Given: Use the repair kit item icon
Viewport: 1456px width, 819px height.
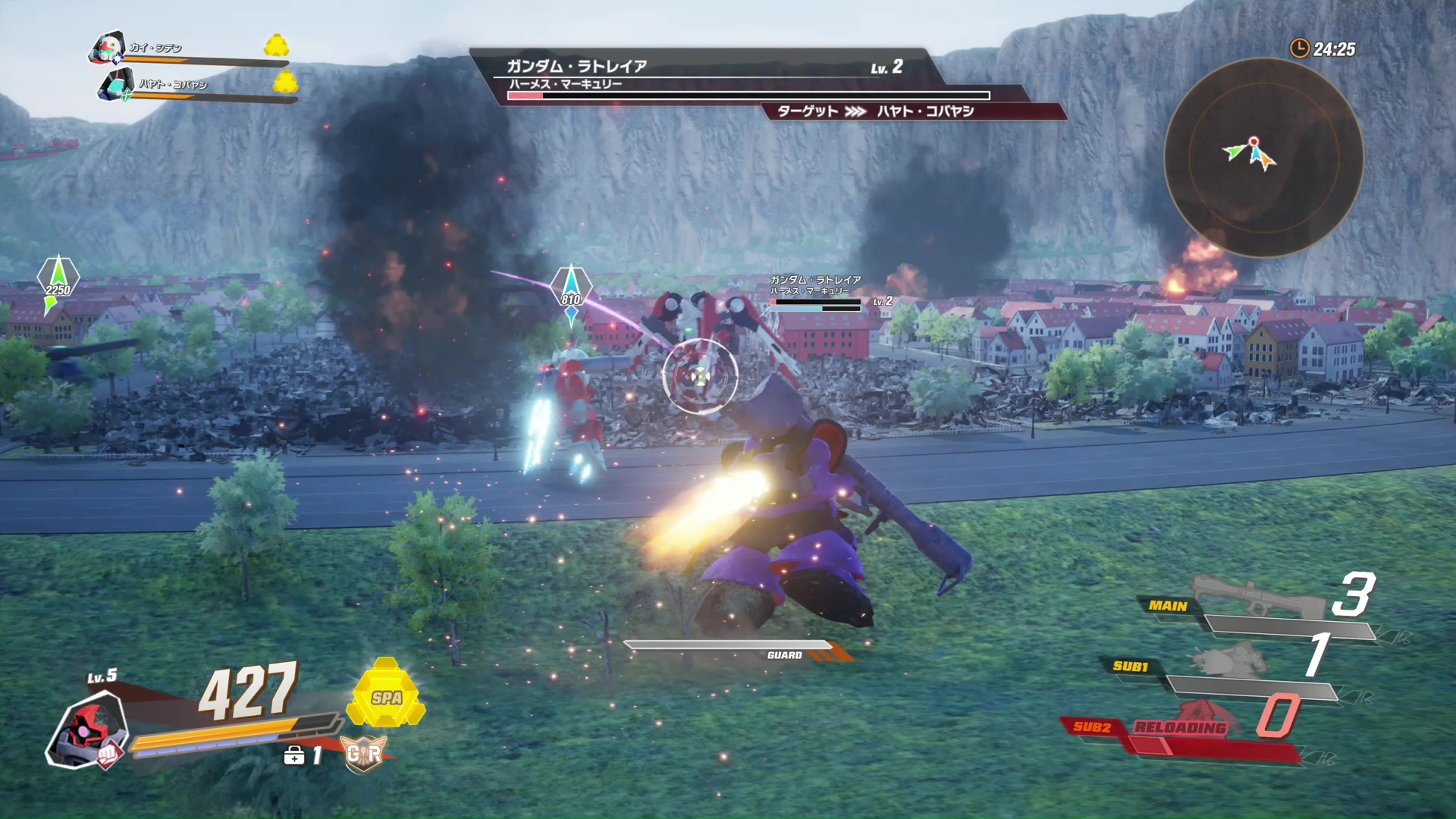Looking at the screenshot, I should click(x=294, y=755).
